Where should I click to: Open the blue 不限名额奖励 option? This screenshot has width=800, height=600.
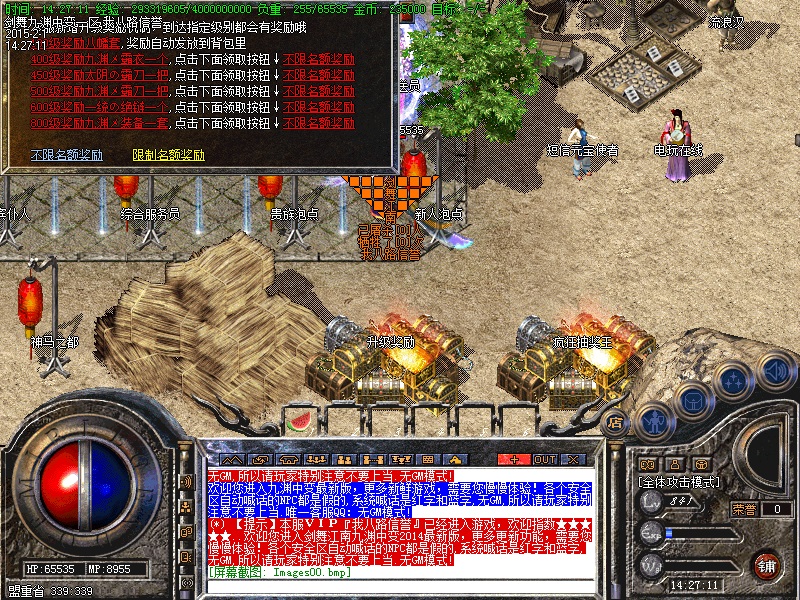(x=67, y=156)
